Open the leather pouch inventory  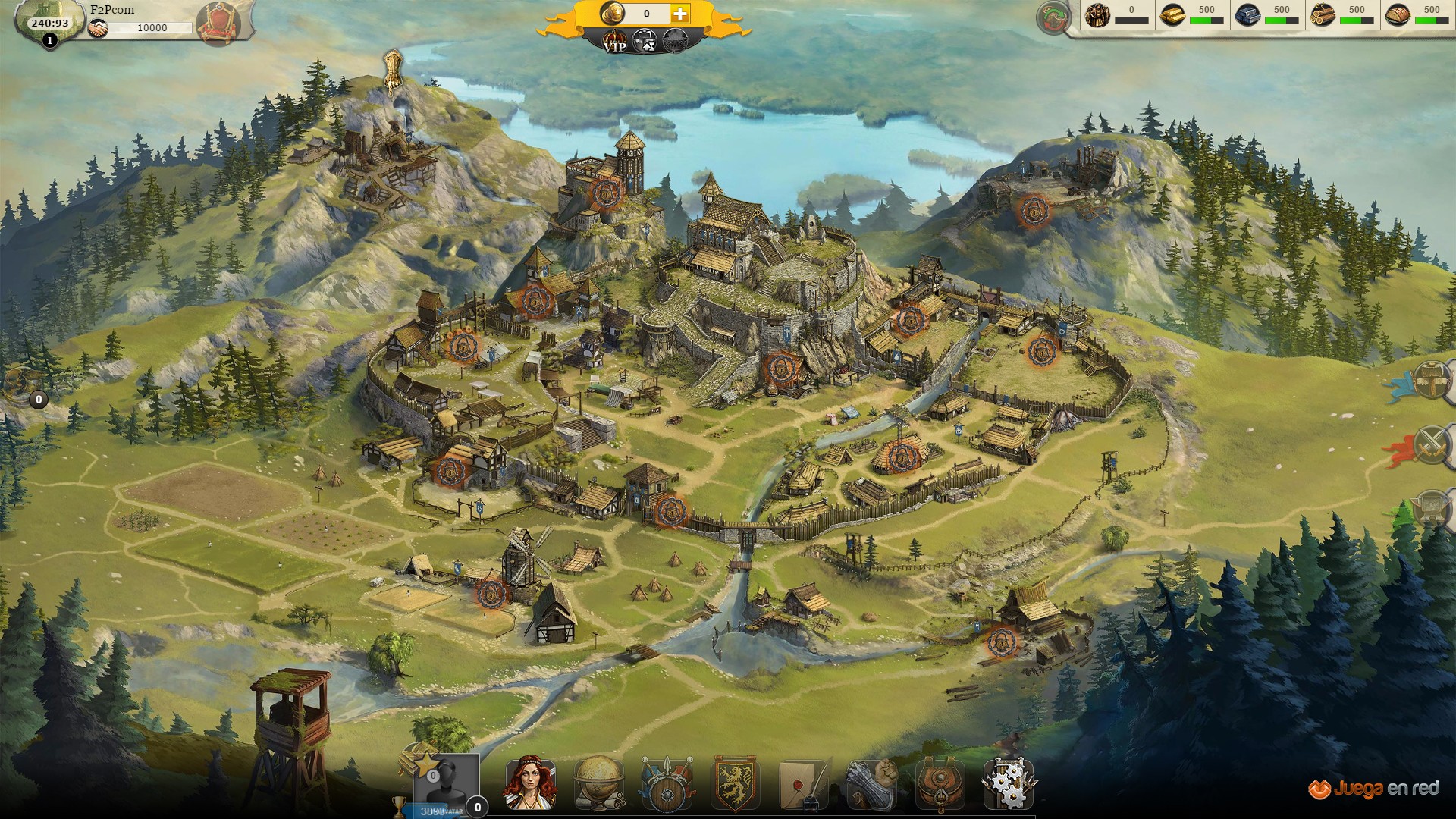pyautogui.click(x=940, y=783)
